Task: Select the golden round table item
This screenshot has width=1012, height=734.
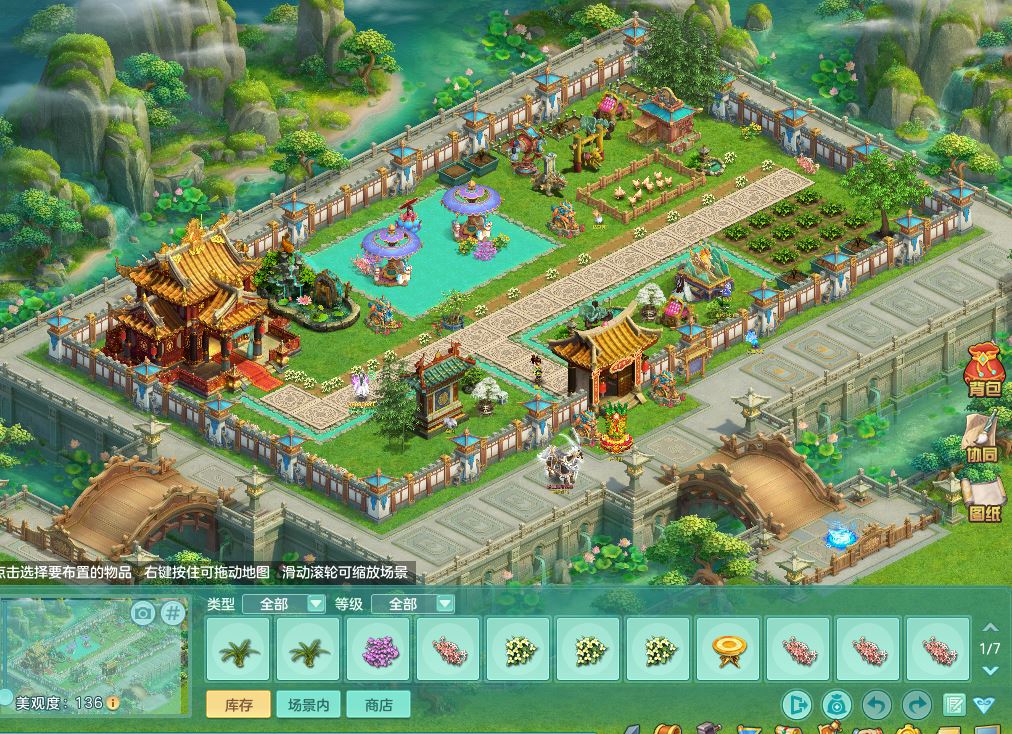Action: (728, 650)
